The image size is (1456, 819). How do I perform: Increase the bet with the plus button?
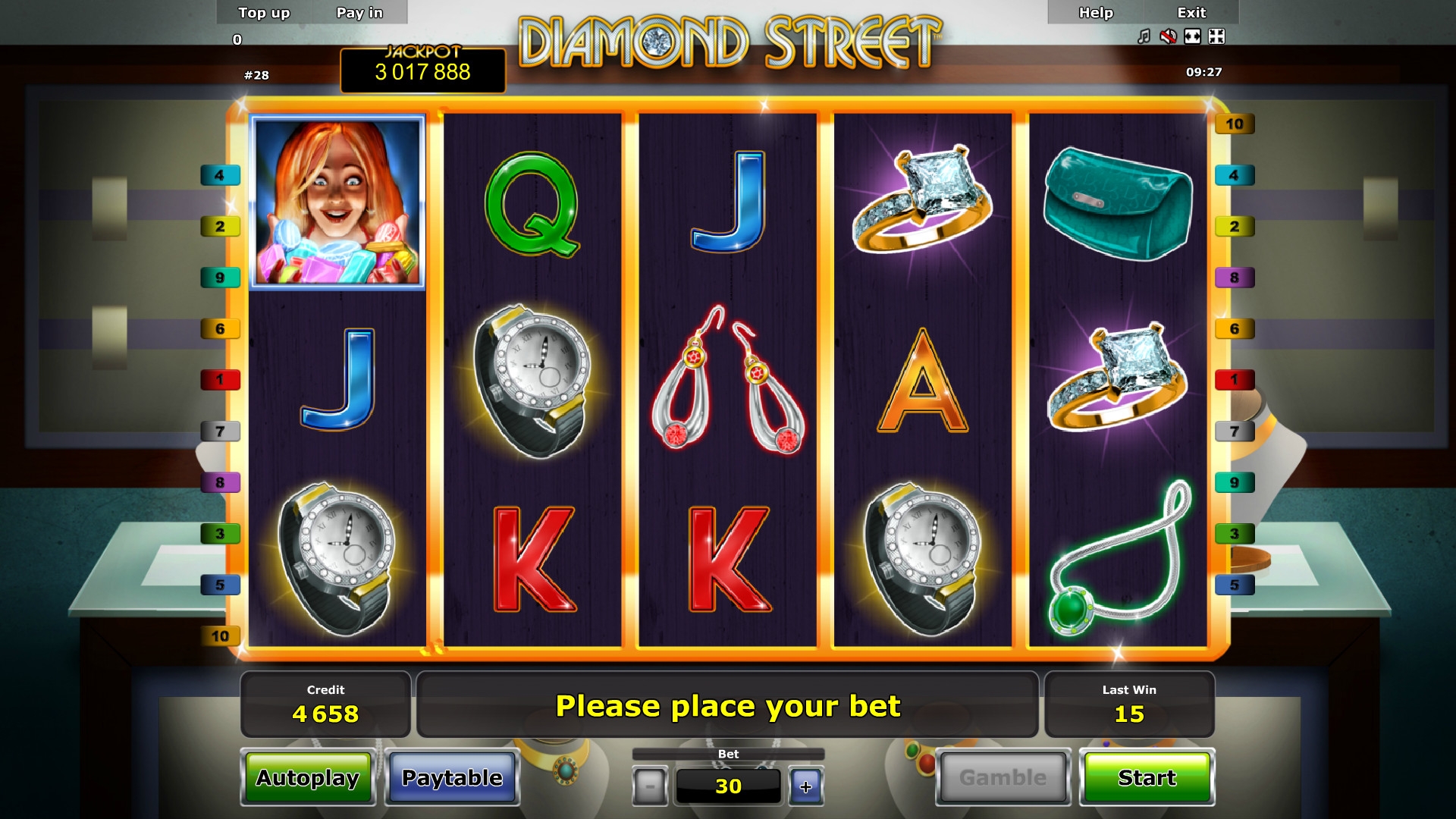(x=805, y=786)
